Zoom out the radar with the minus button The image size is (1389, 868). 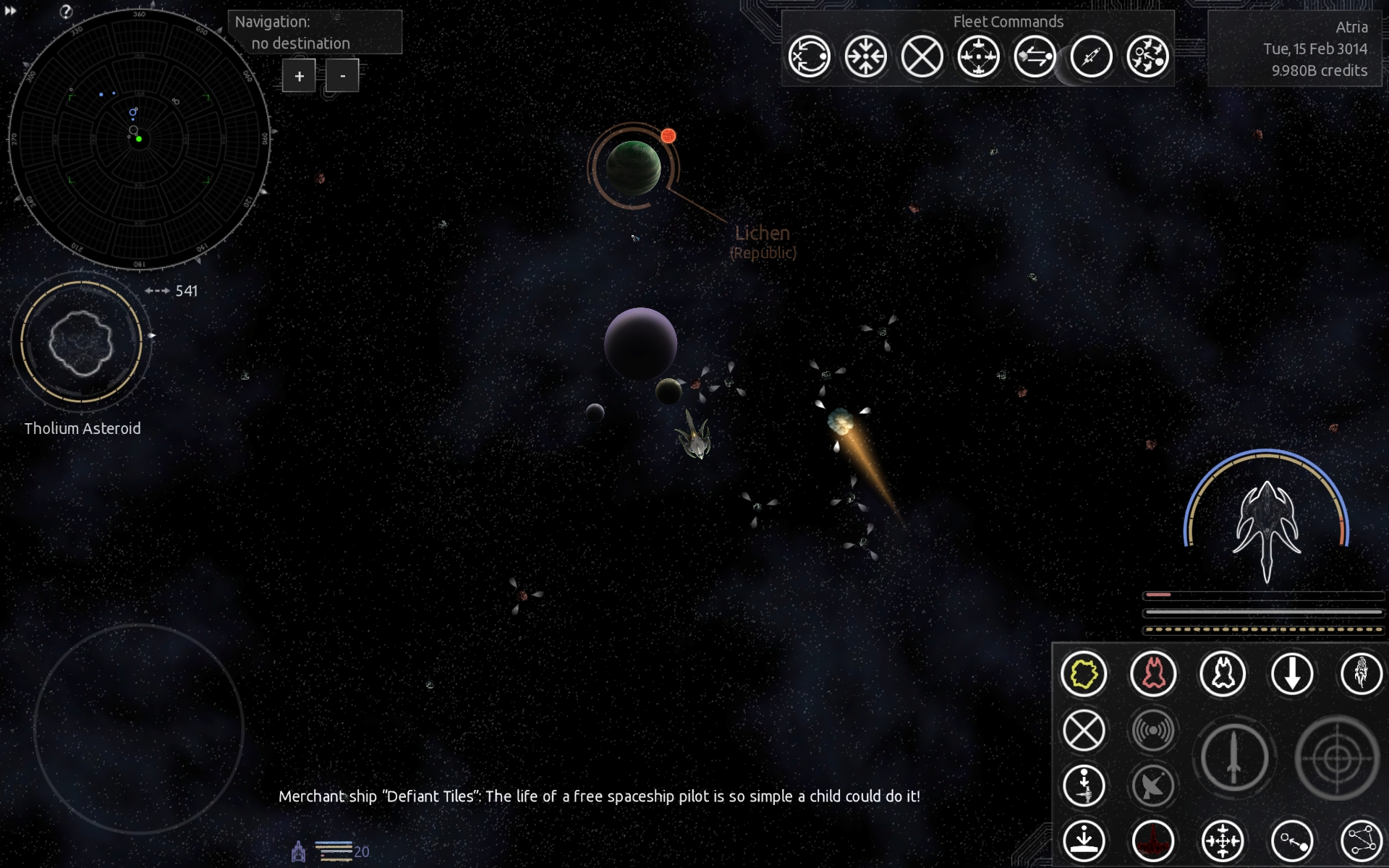(x=342, y=76)
